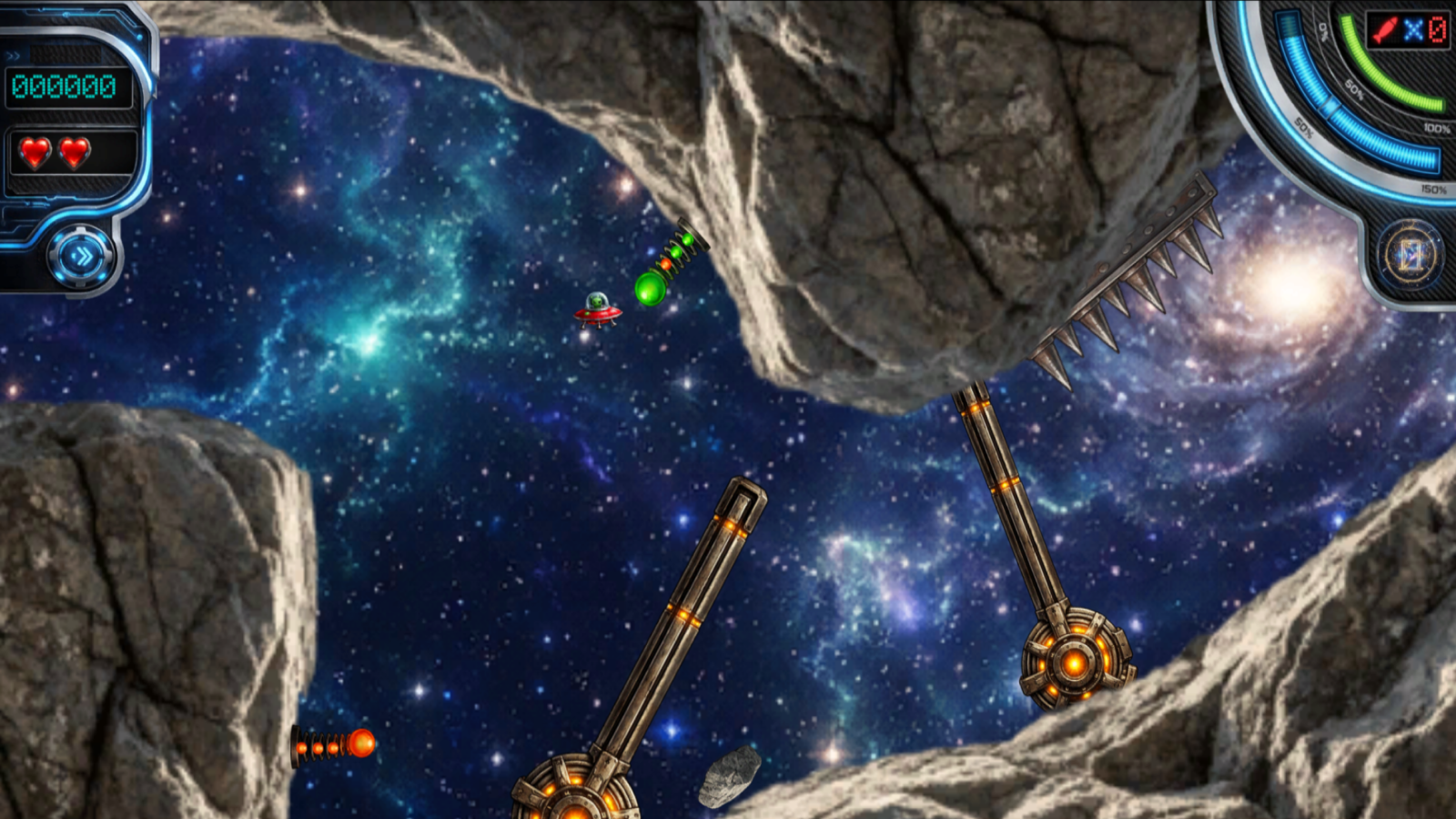This screenshot has height=819, width=1456.
Task: Select the player's flying saucer
Action: coord(596,312)
